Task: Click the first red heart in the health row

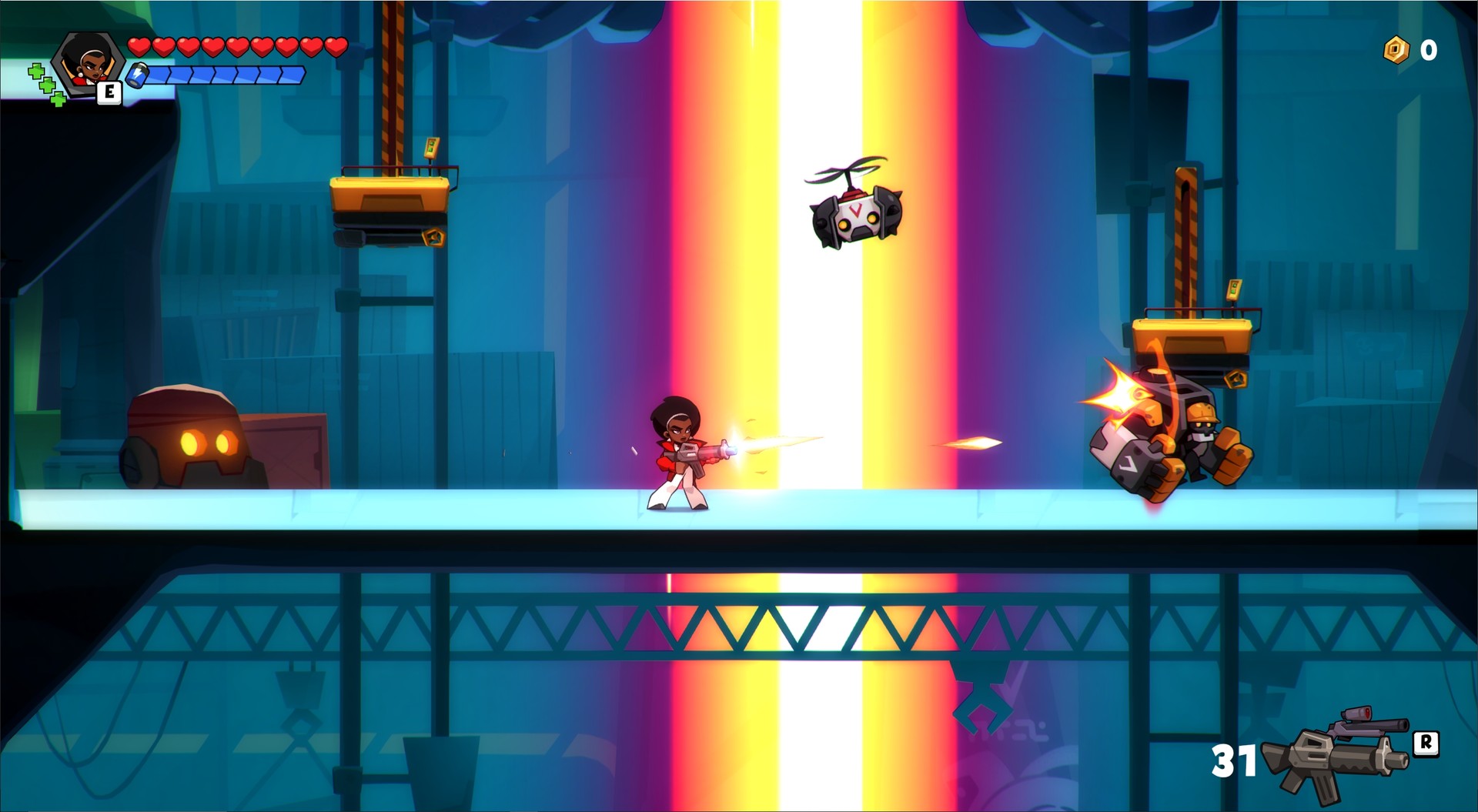Action: click(139, 46)
